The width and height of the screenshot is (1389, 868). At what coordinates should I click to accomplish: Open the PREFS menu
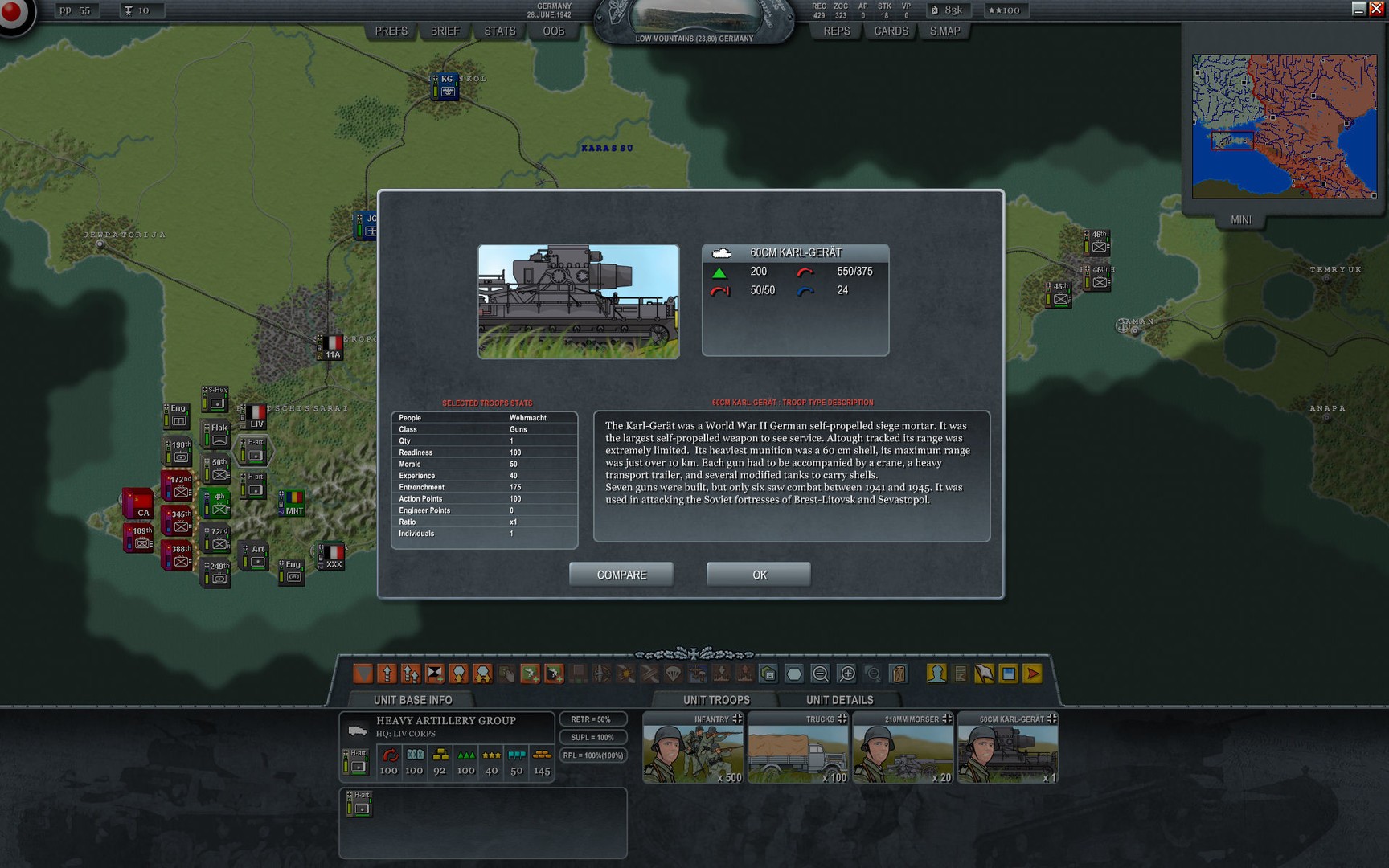click(391, 31)
